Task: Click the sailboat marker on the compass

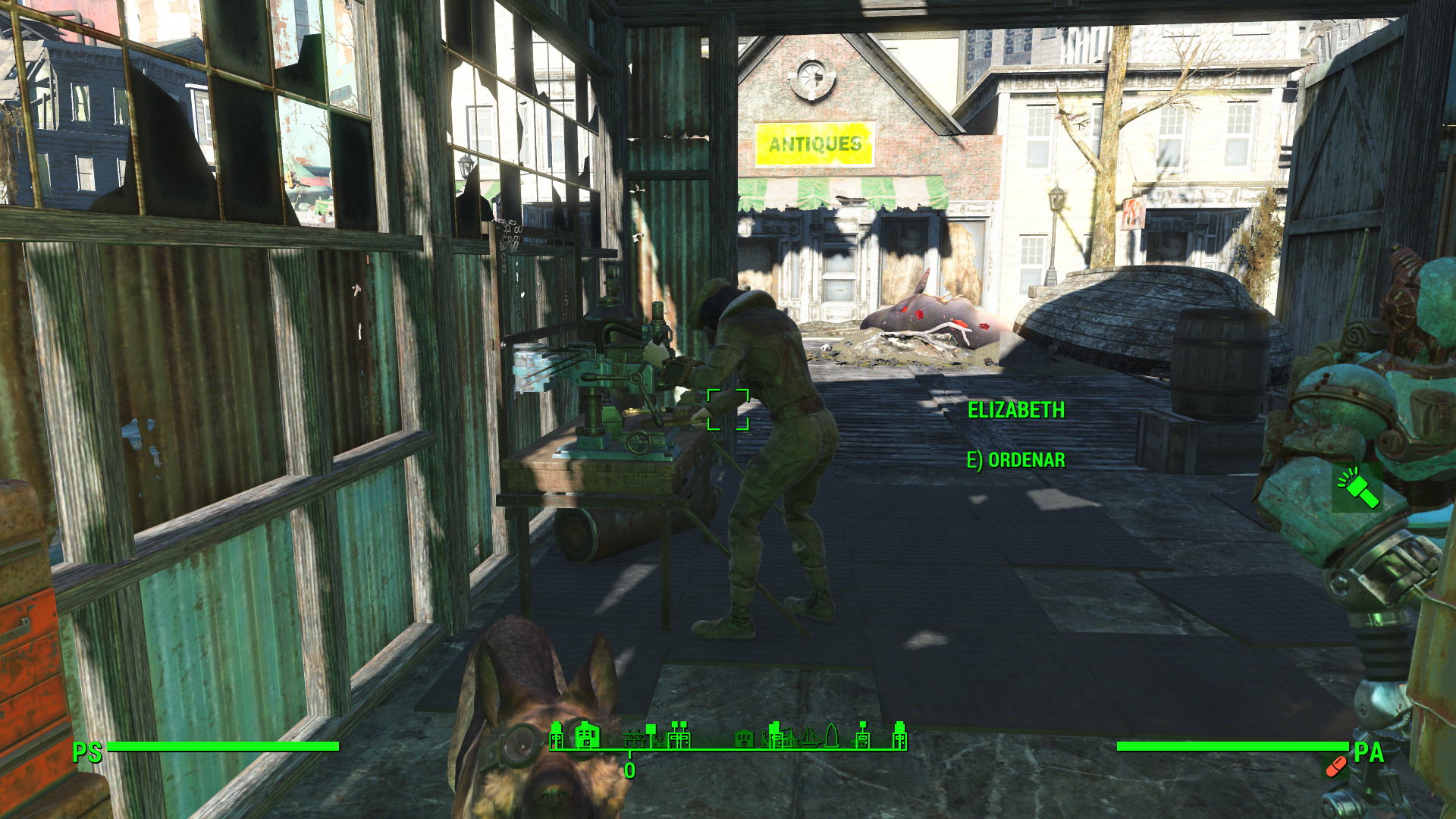Action: [x=810, y=736]
